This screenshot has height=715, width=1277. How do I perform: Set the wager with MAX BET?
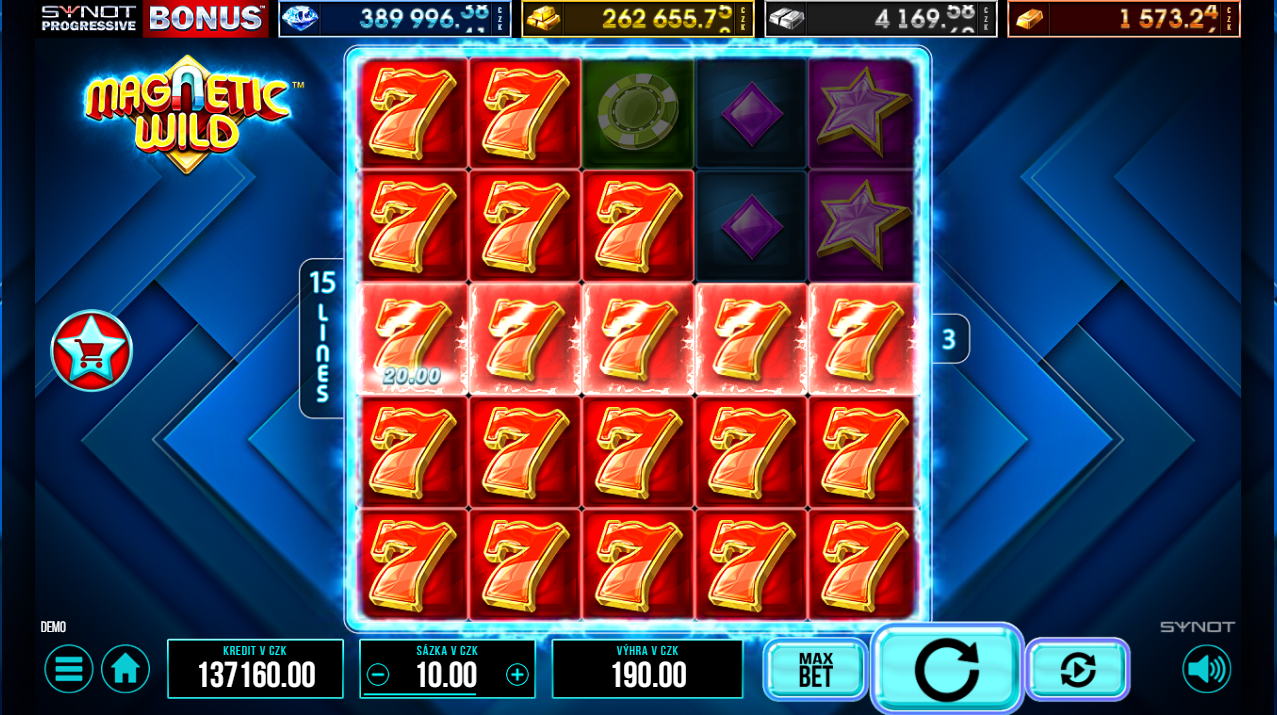pos(815,670)
